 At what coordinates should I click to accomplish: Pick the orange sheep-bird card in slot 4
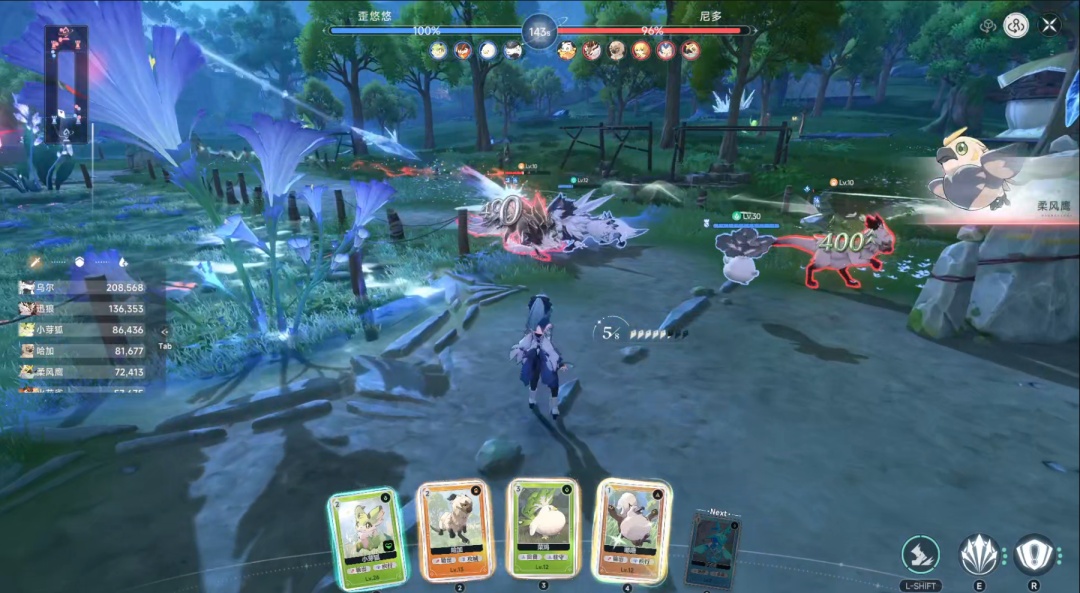tap(632, 530)
